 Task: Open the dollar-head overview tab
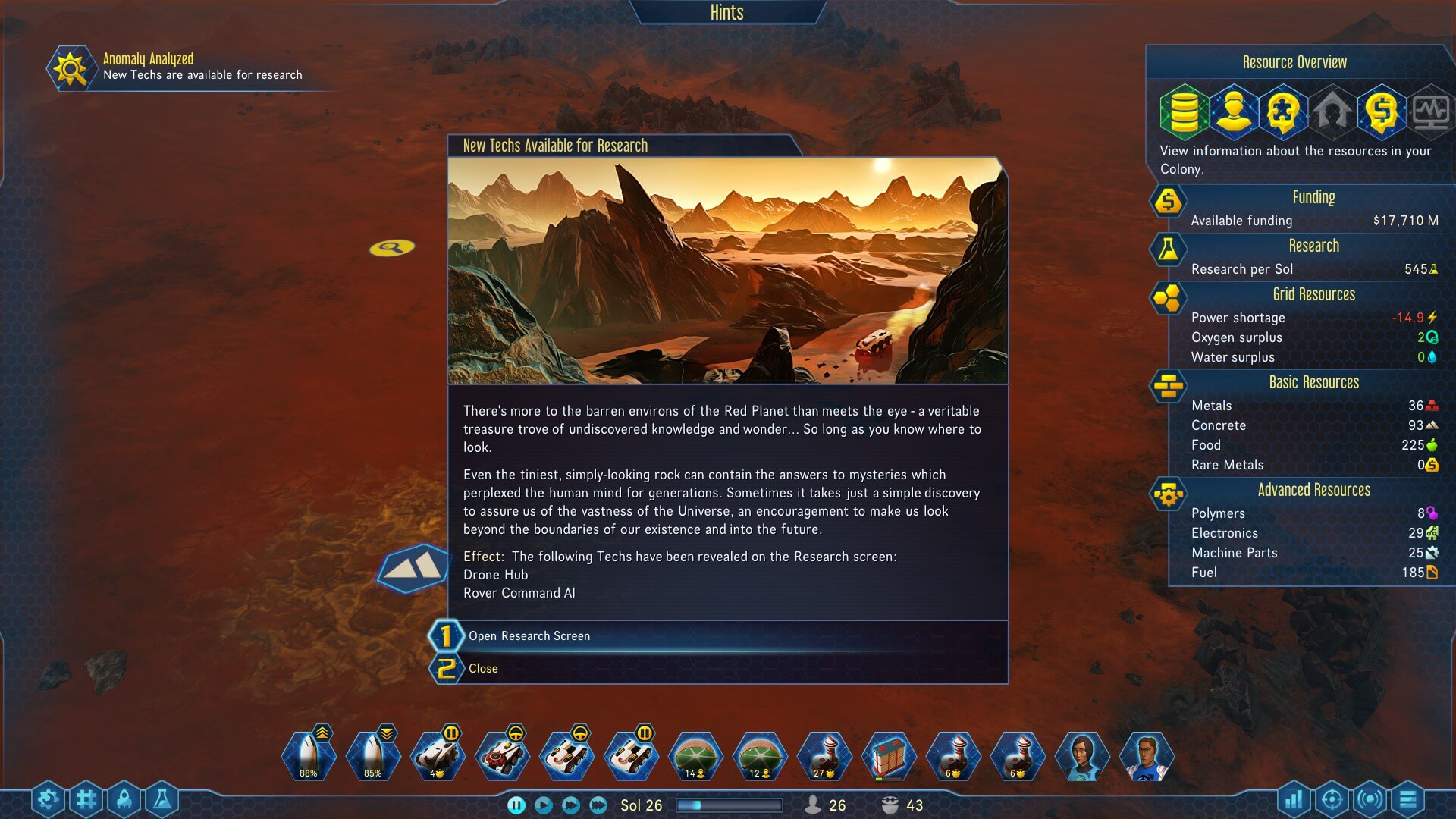tap(1381, 112)
